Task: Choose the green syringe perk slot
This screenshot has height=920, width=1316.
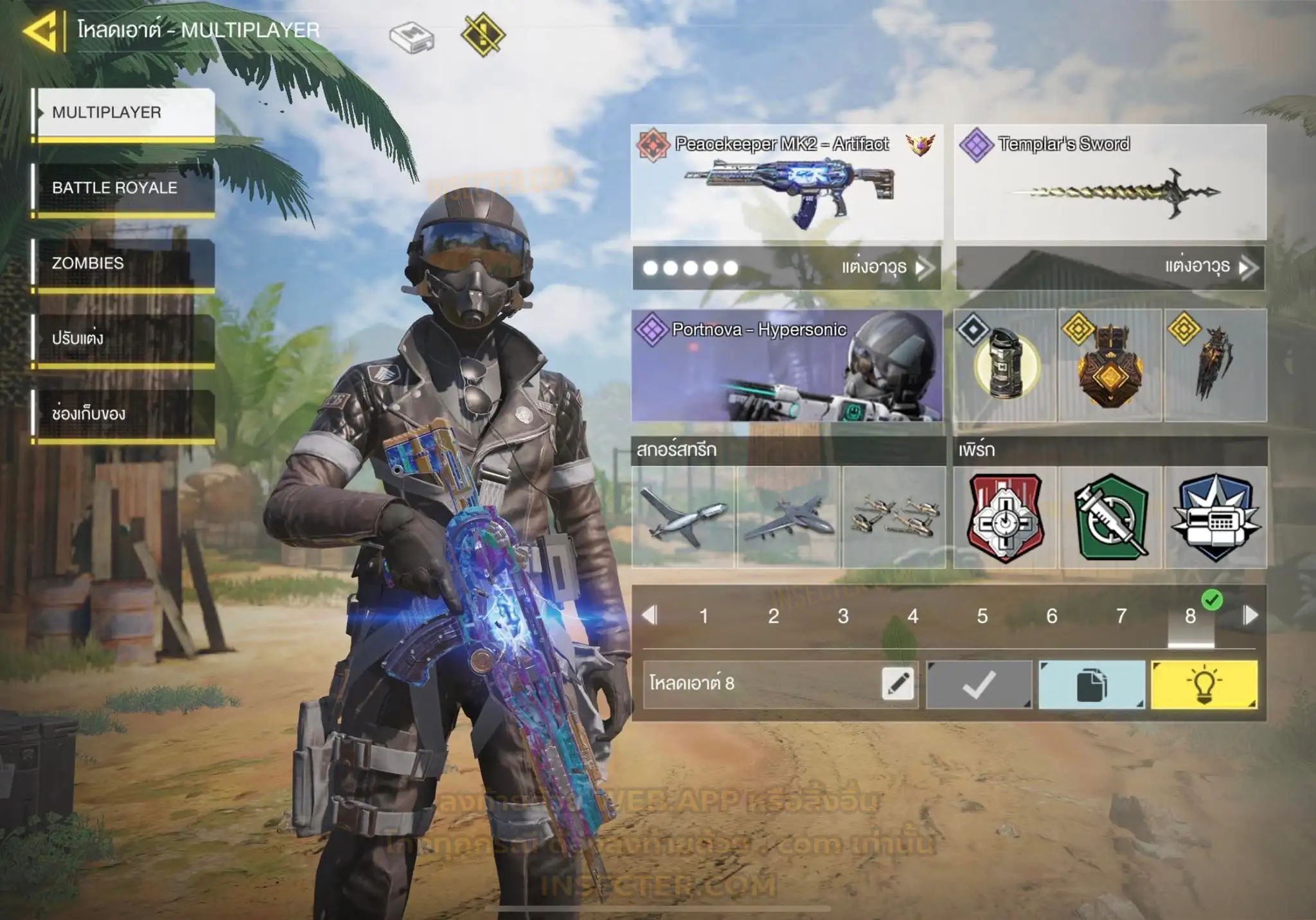Action: pos(1111,517)
